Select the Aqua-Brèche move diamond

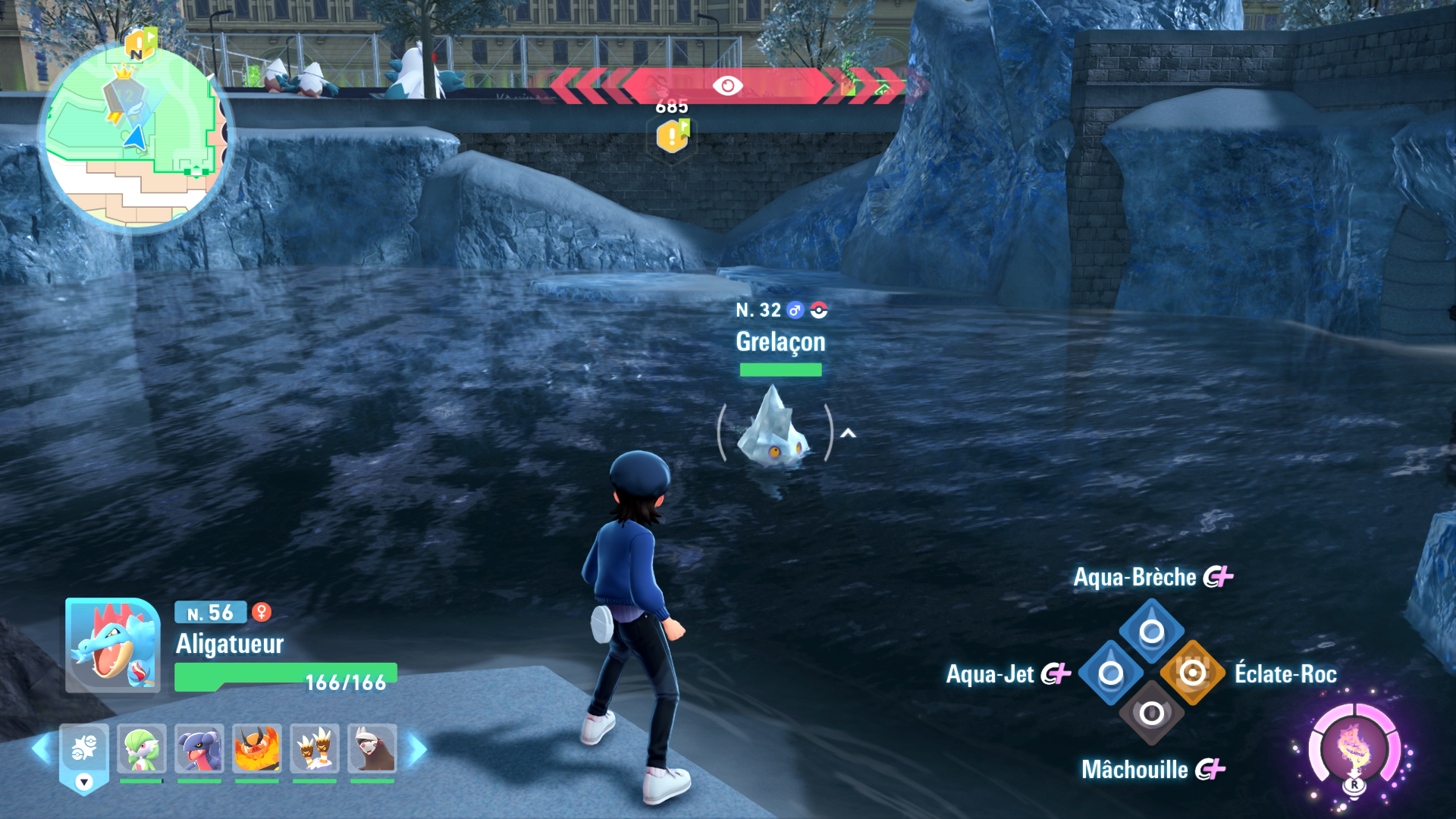tap(1151, 631)
